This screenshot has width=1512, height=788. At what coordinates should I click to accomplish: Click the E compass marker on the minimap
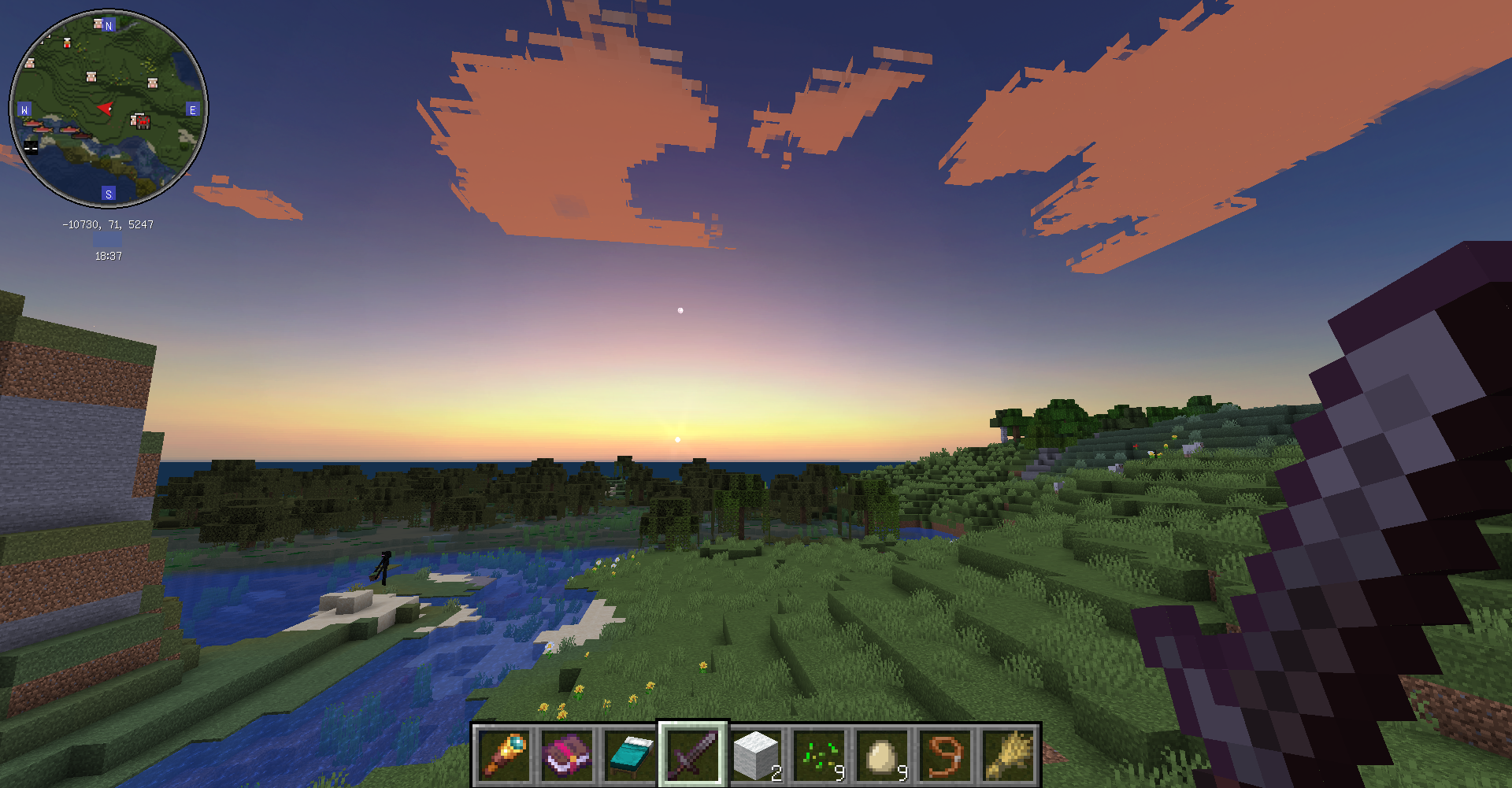(193, 109)
